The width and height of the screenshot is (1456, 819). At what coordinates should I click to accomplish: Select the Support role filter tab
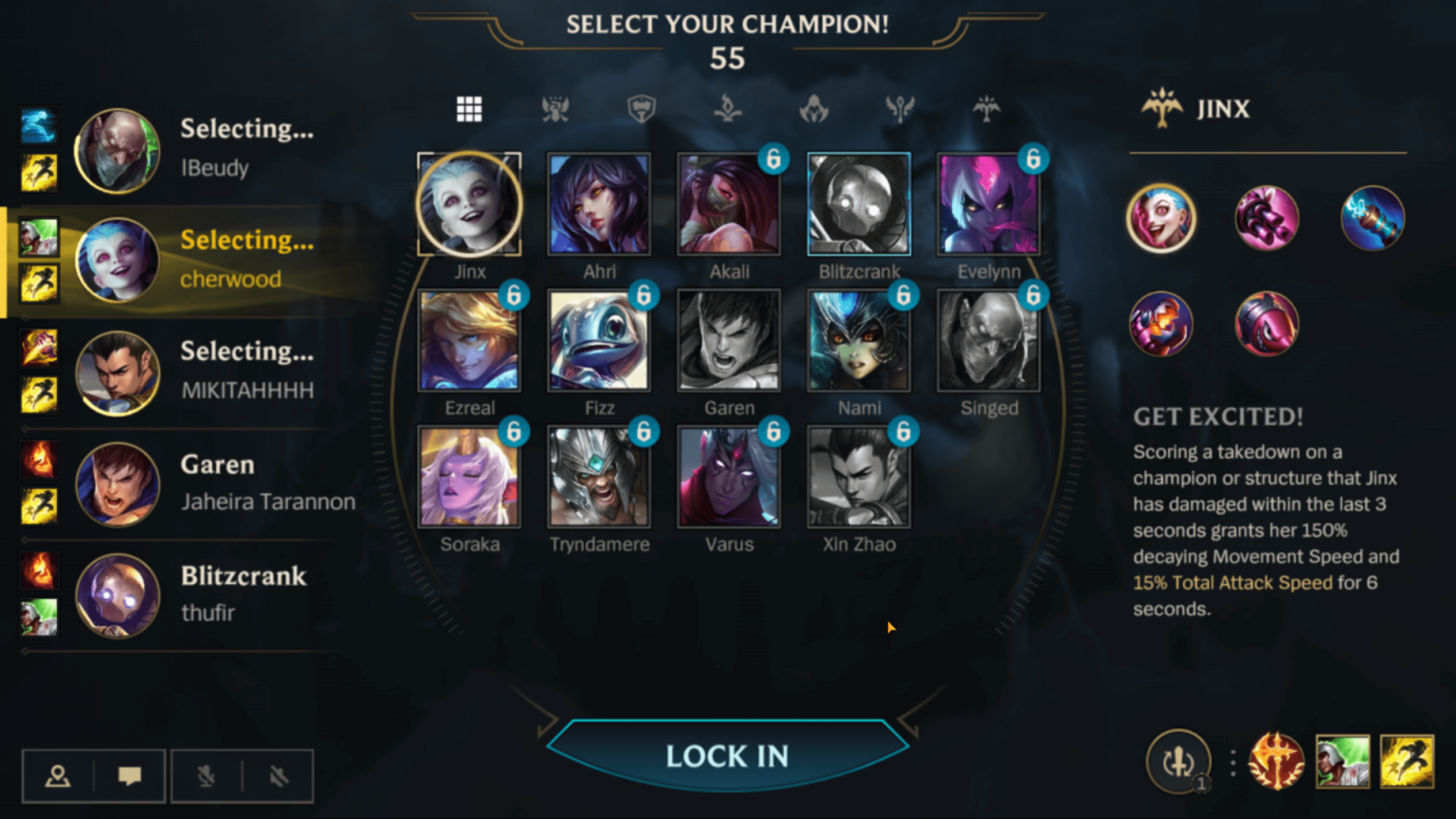click(901, 109)
